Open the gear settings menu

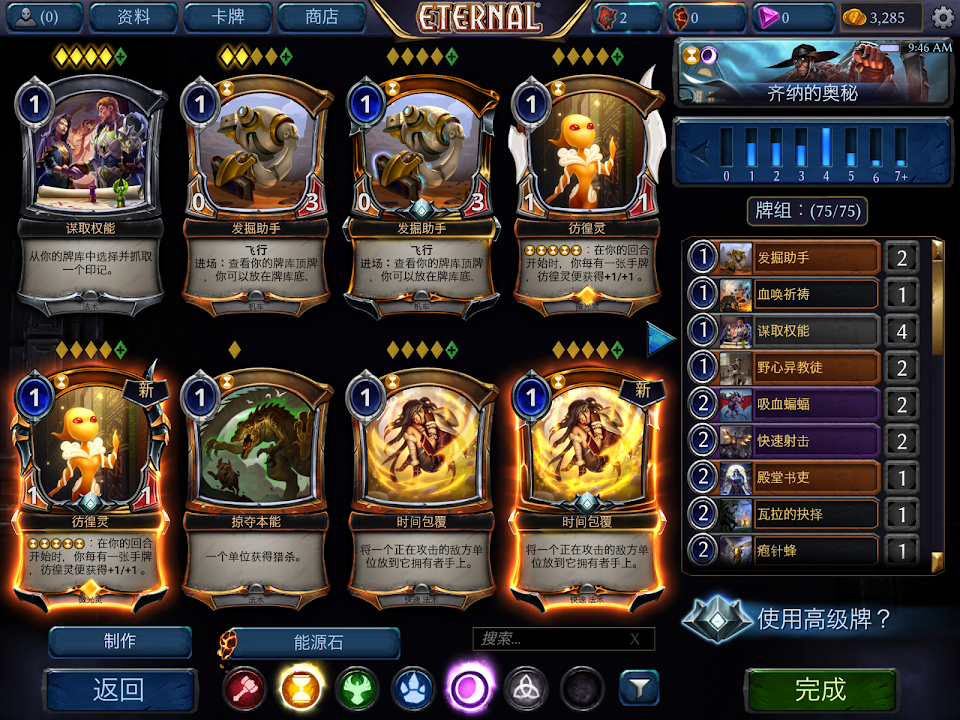[942, 17]
